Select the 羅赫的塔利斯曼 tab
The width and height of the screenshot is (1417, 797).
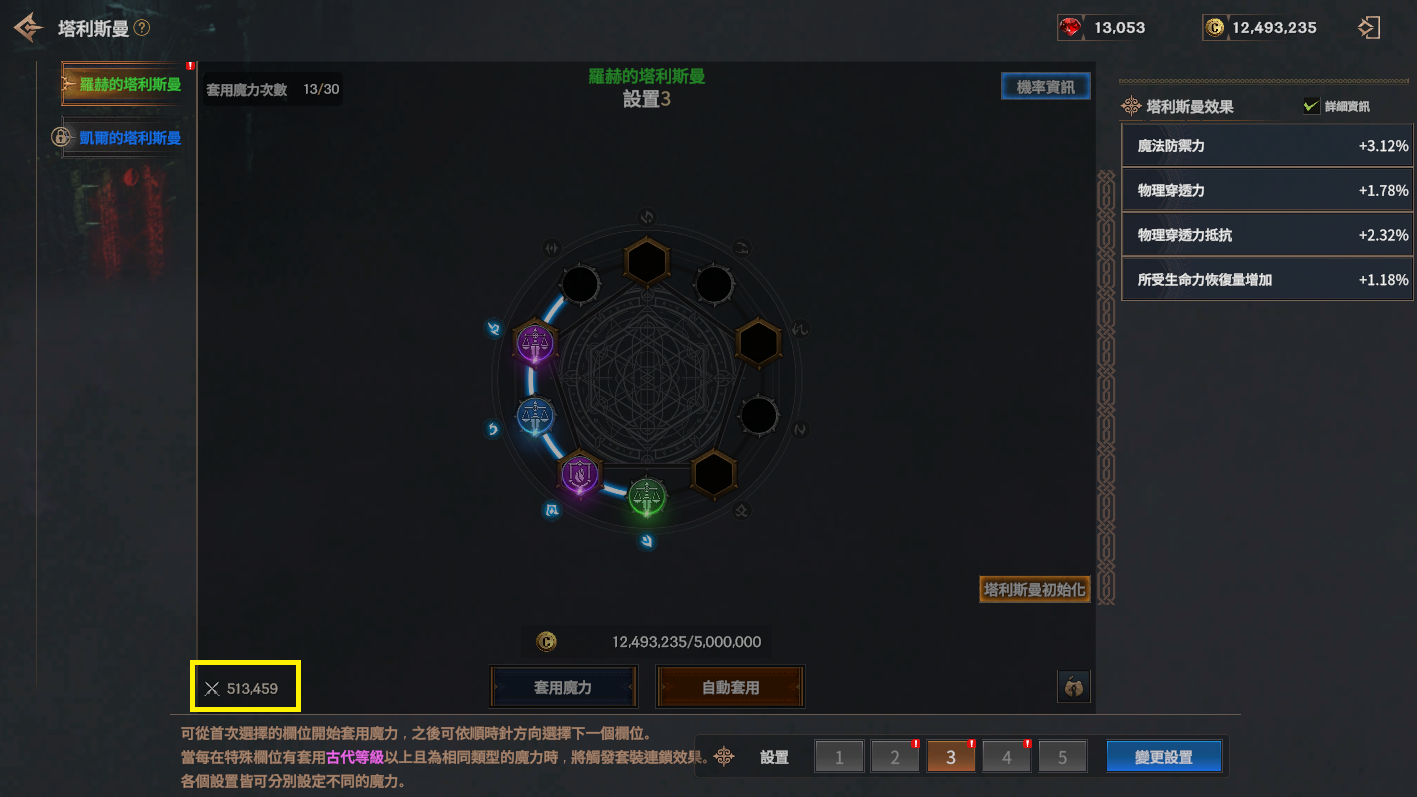click(124, 85)
